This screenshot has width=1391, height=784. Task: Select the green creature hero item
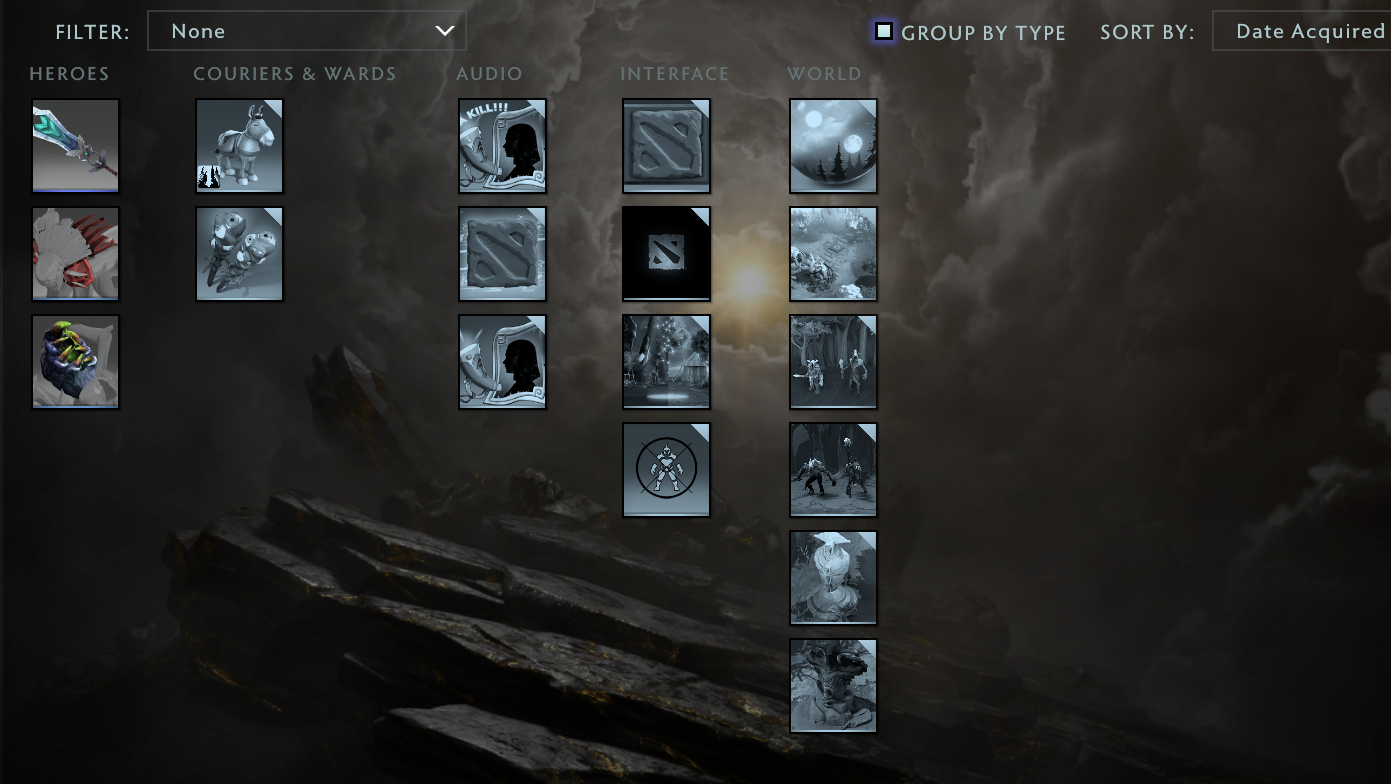point(75,361)
